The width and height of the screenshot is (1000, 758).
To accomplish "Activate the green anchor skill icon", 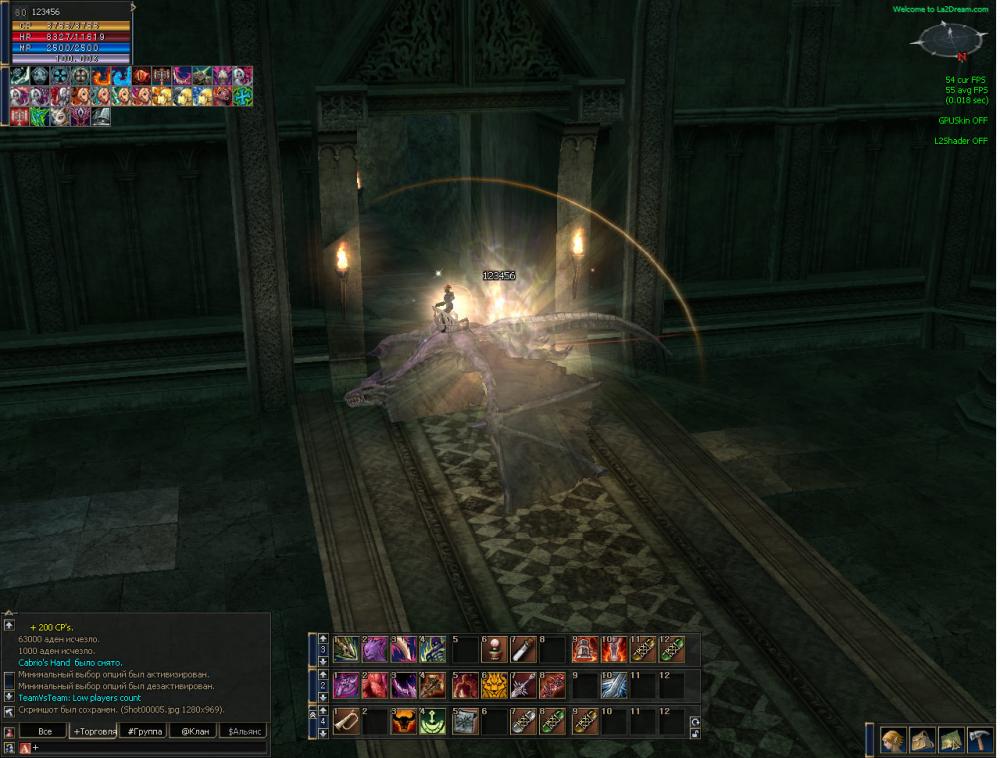I will pyautogui.click(x=434, y=721).
